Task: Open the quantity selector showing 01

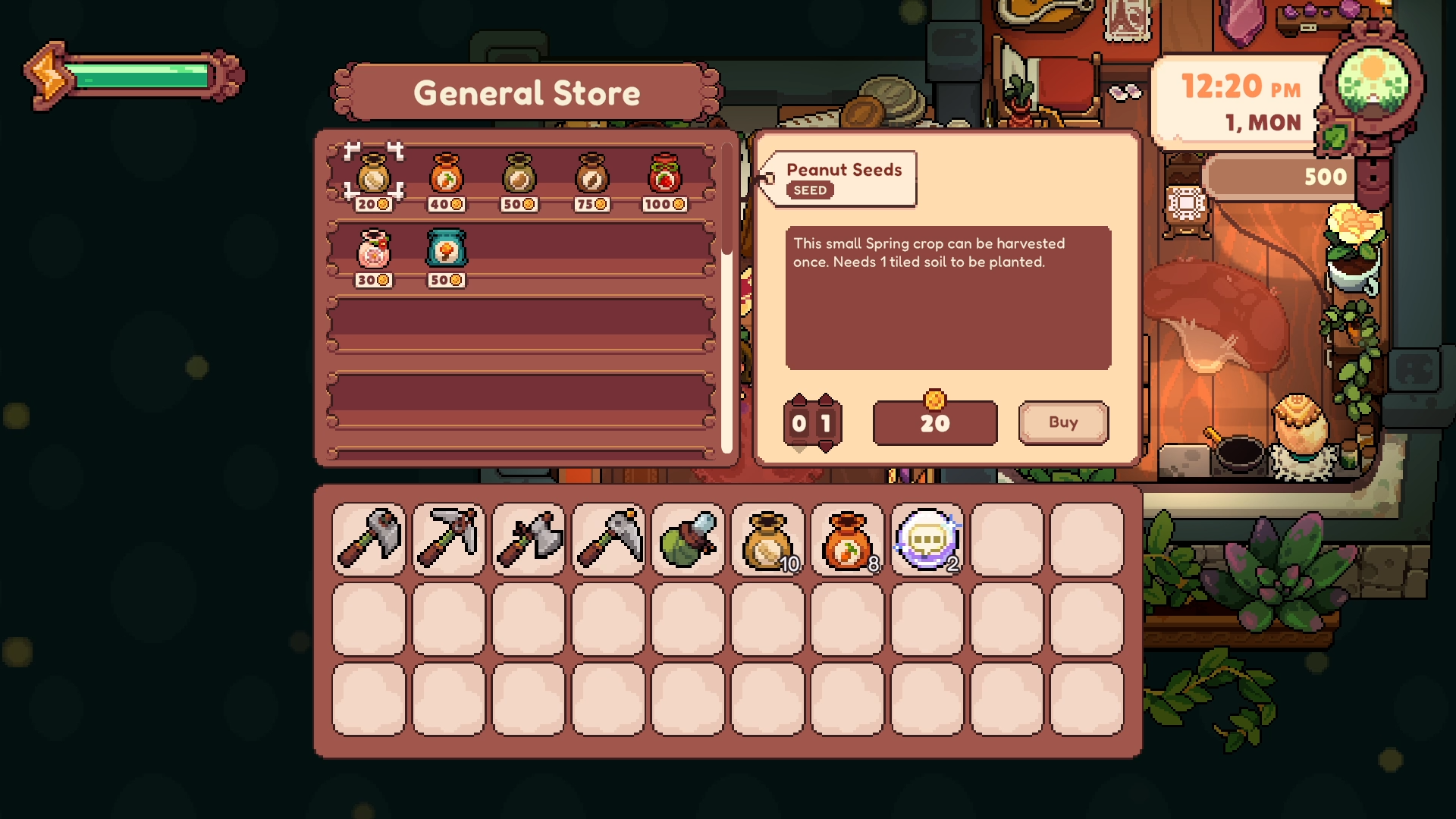Action: click(813, 423)
